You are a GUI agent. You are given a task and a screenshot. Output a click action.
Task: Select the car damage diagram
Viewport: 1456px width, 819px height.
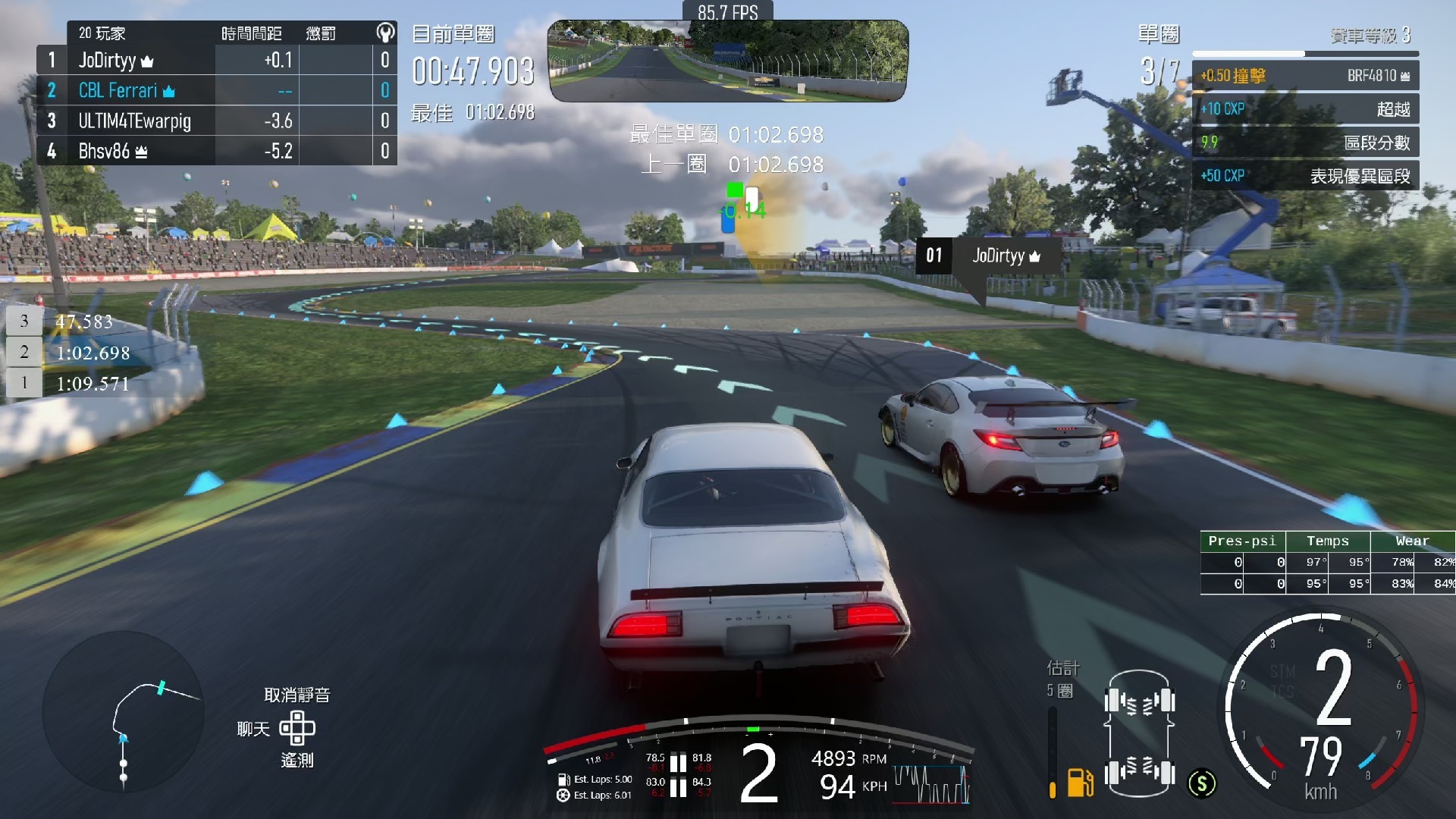click(x=1139, y=733)
